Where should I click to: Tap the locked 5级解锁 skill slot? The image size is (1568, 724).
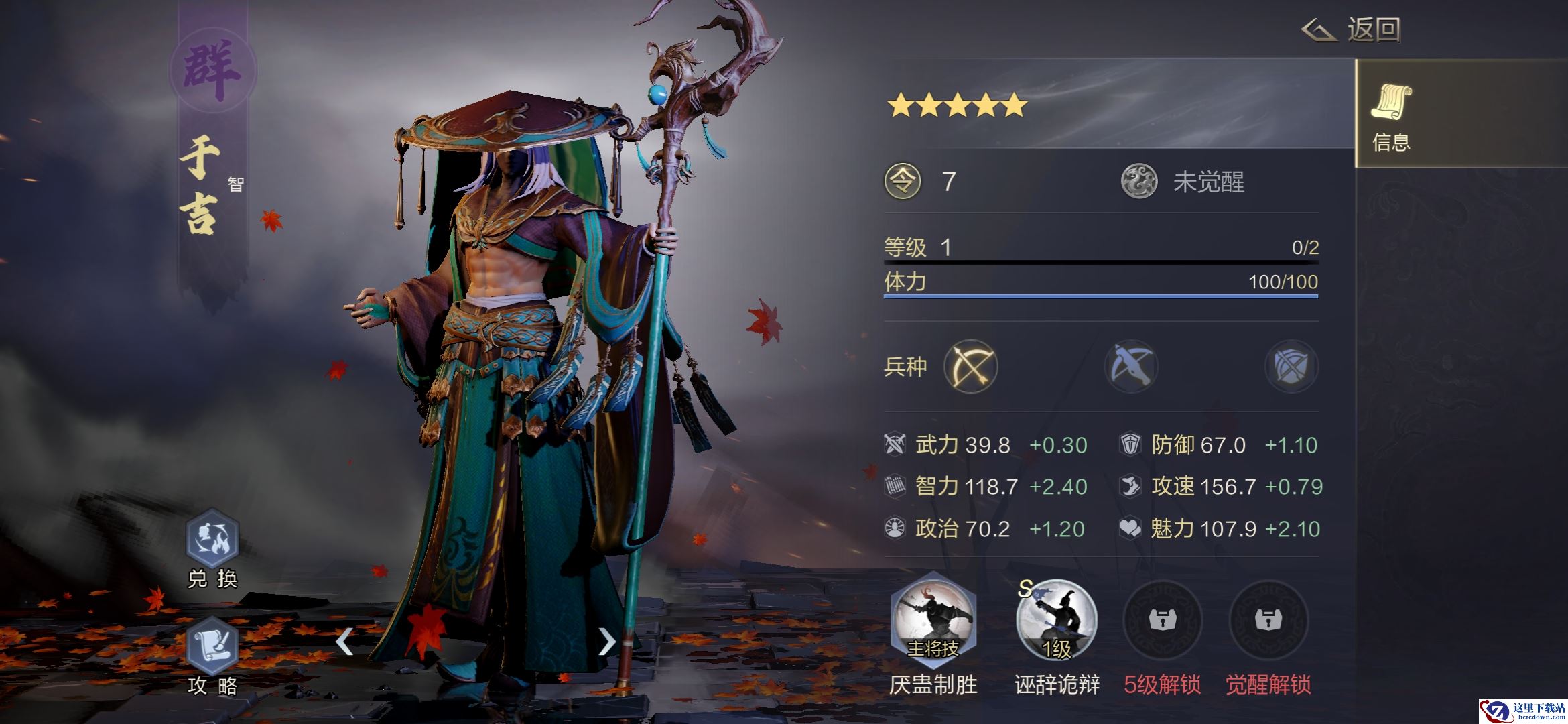(1162, 620)
